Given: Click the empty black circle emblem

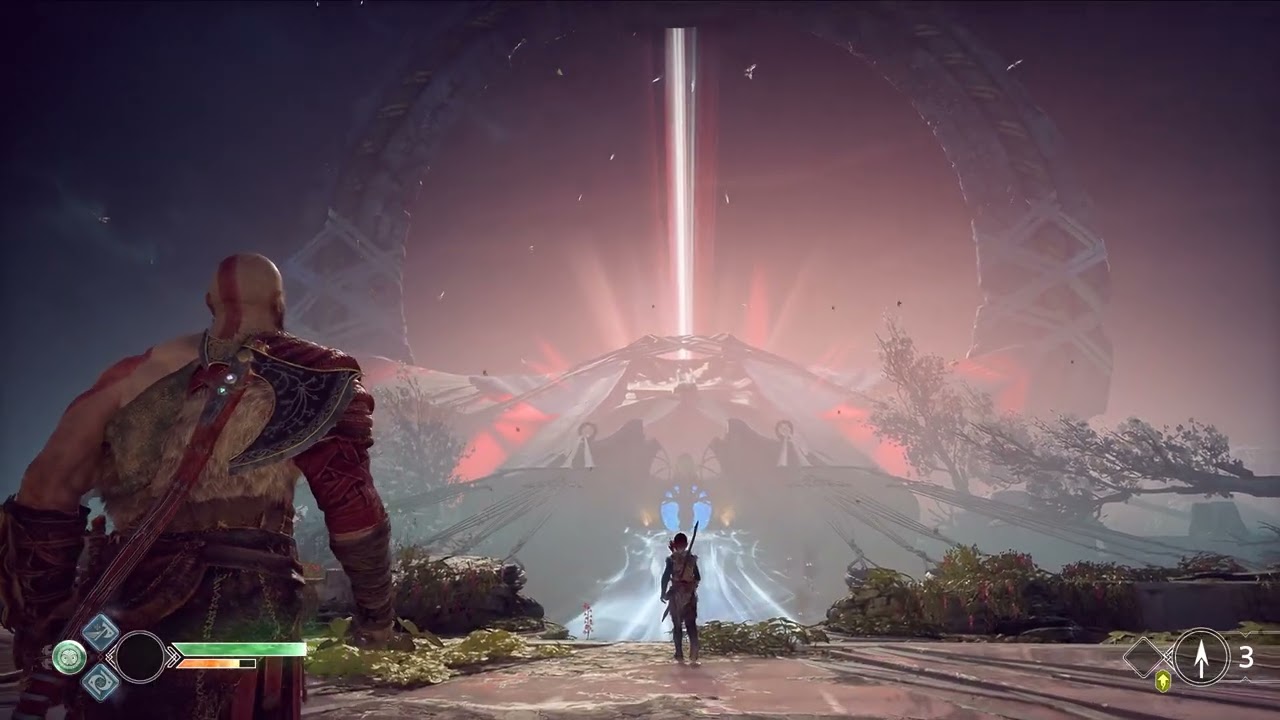Looking at the screenshot, I should pyautogui.click(x=140, y=657).
